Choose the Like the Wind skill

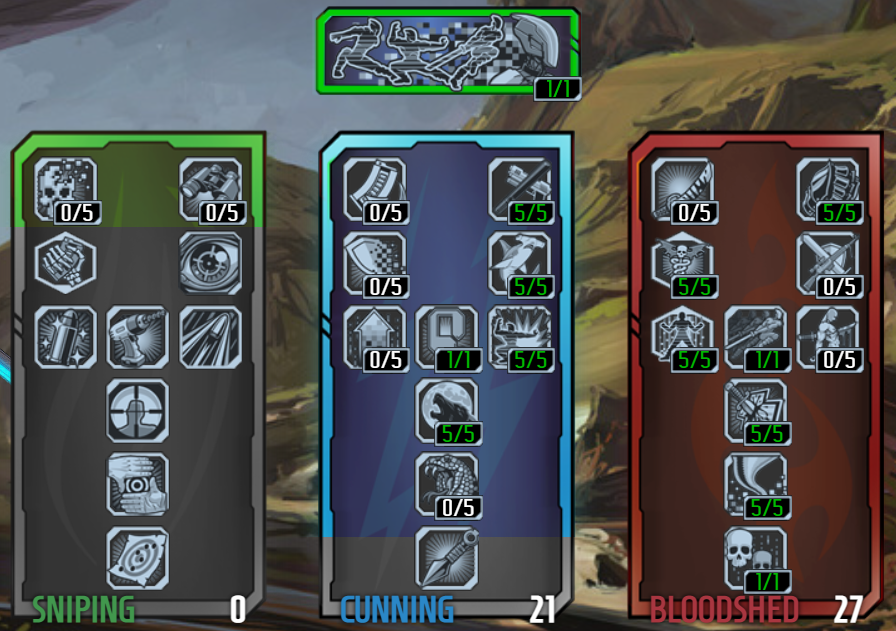tap(756, 484)
